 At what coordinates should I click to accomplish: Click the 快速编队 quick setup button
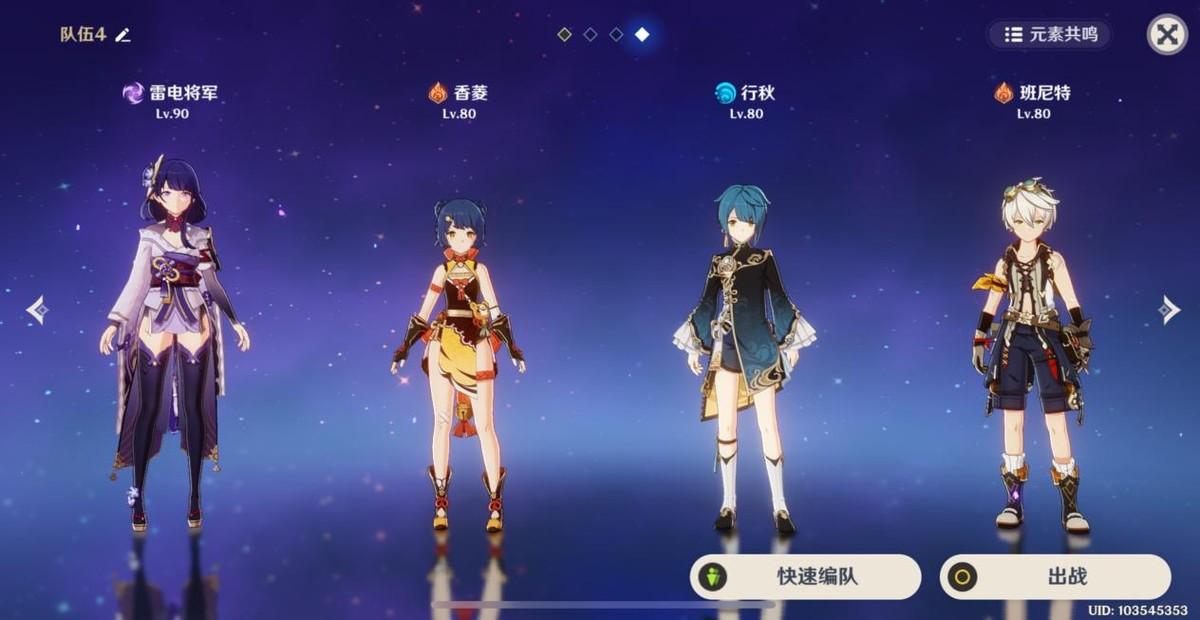coord(805,577)
